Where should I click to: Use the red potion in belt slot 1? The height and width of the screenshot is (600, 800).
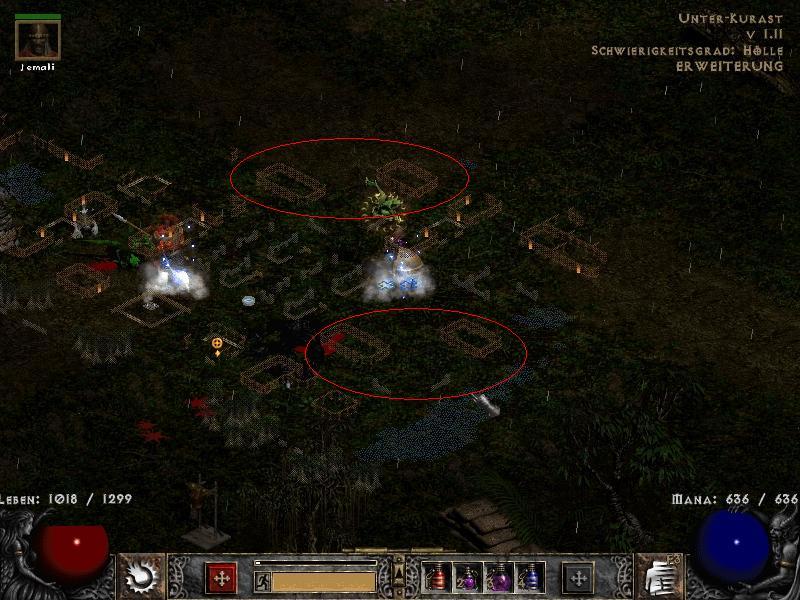pyautogui.click(x=436, y=578)
